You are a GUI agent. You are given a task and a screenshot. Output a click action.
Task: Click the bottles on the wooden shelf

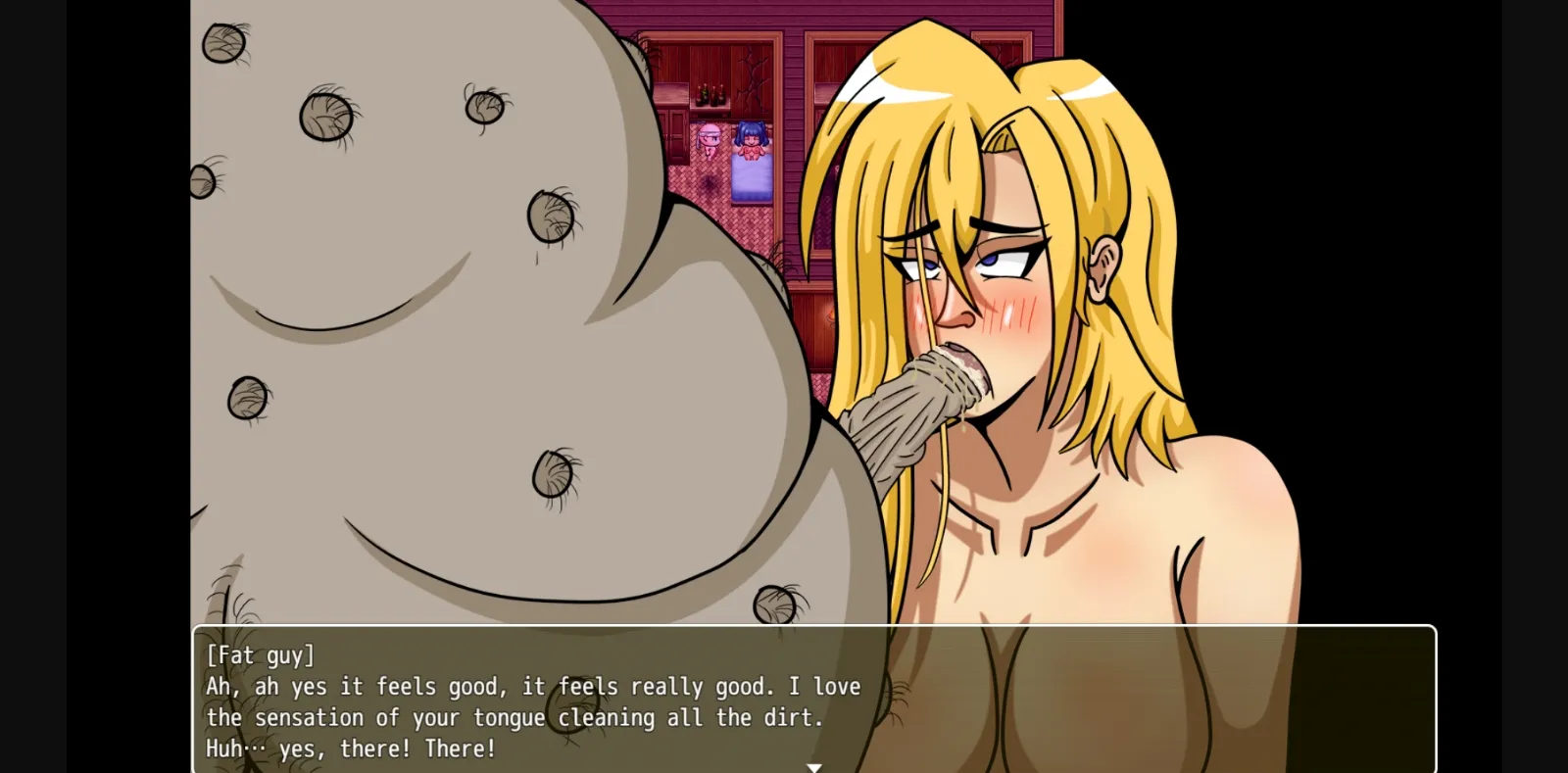coord(710,94)
